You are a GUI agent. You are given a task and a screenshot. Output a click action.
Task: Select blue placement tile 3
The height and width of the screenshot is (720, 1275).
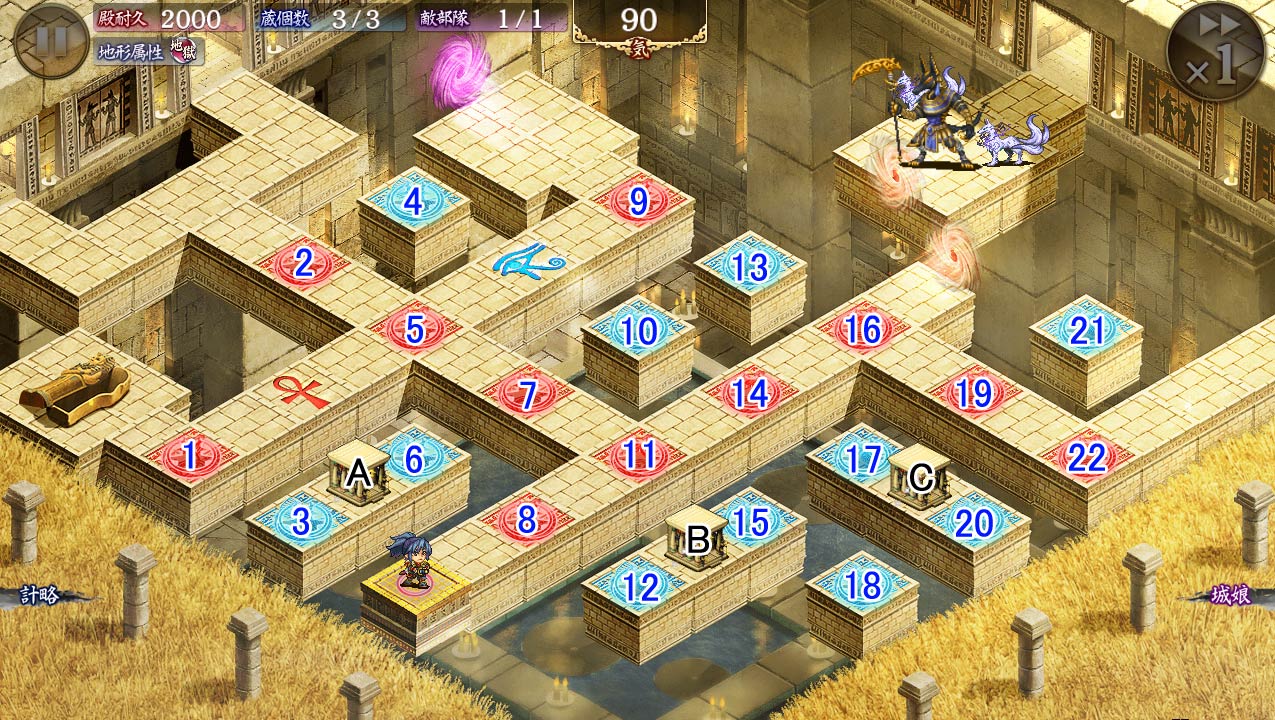(301, 521)
